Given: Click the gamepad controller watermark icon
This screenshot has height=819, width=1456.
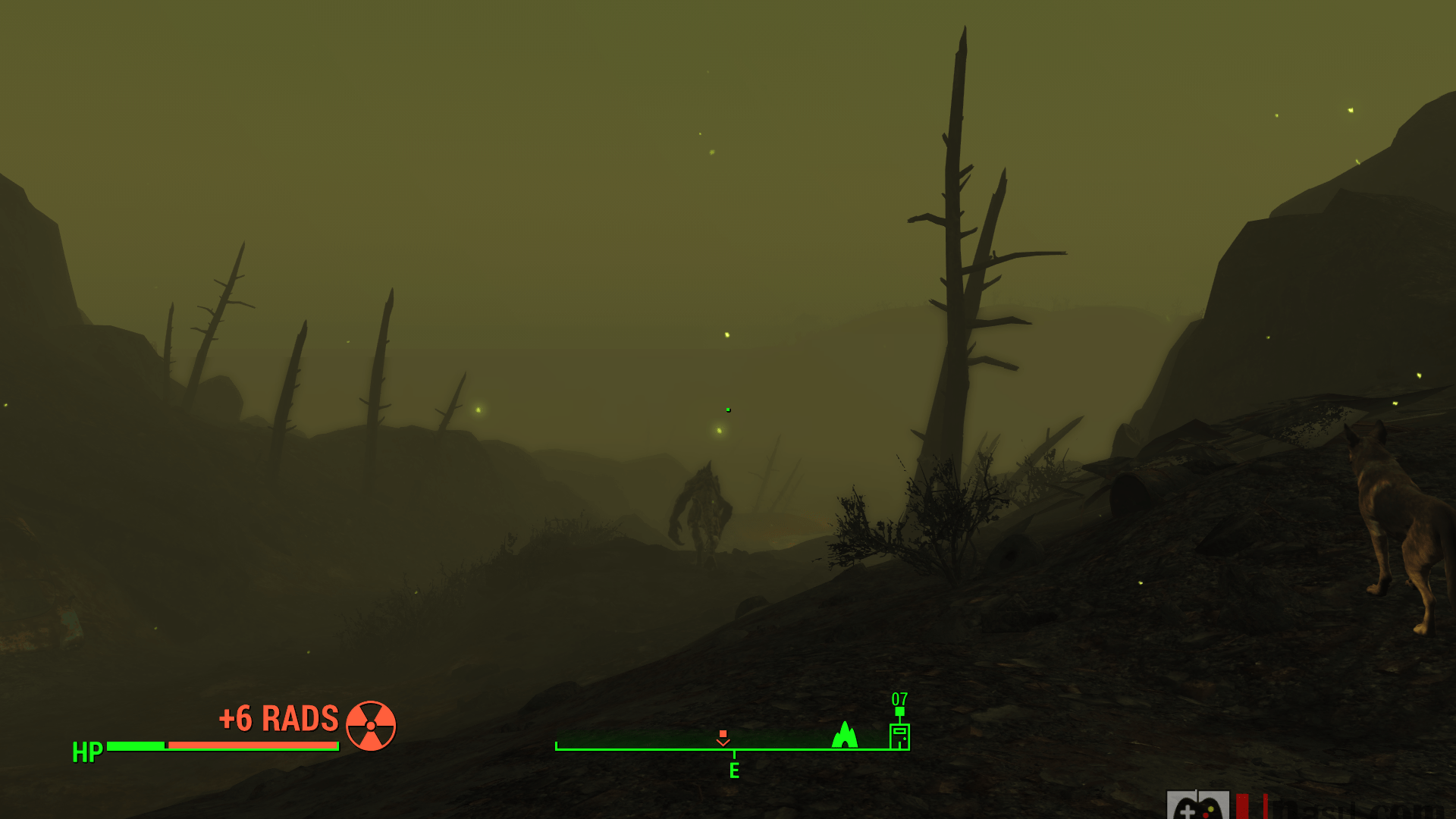Looking at the screenshot, I should (x=1197, y=807).
